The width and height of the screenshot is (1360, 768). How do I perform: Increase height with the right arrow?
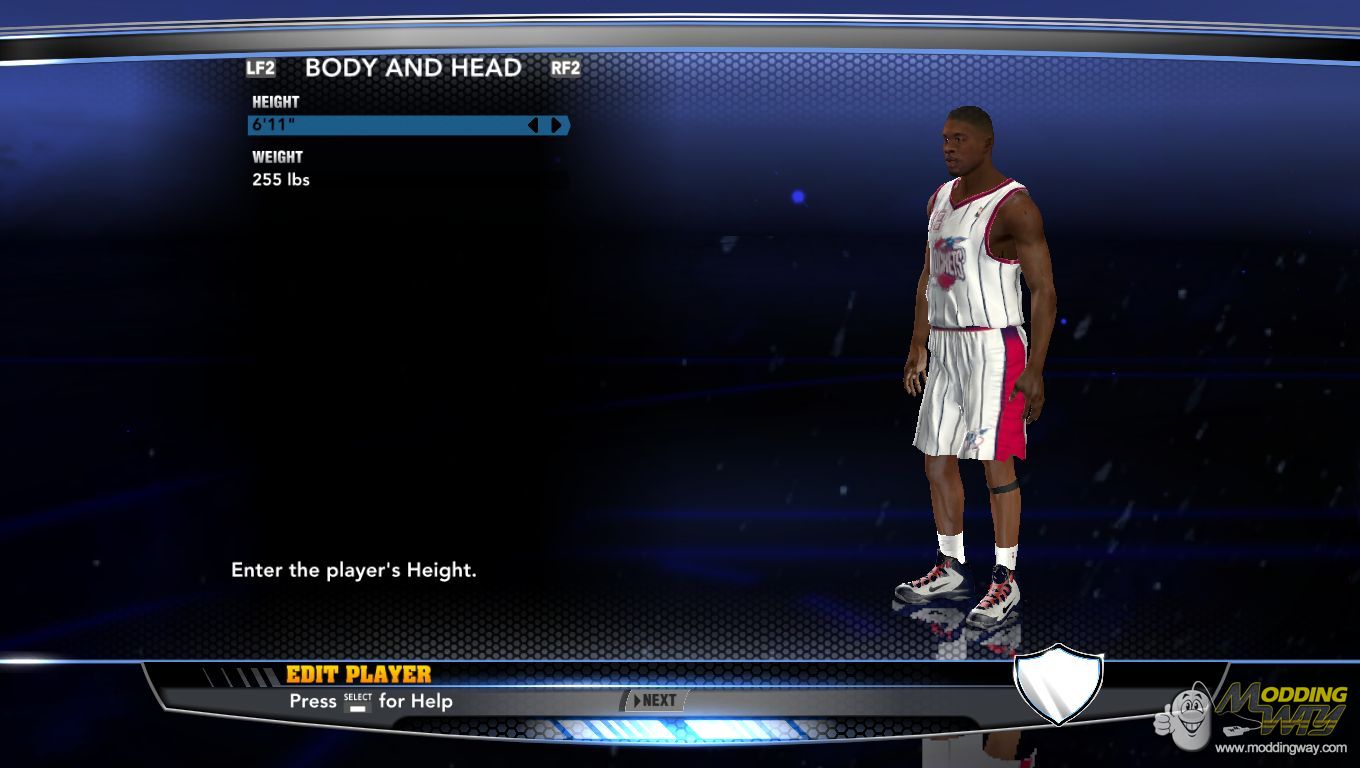557,125
